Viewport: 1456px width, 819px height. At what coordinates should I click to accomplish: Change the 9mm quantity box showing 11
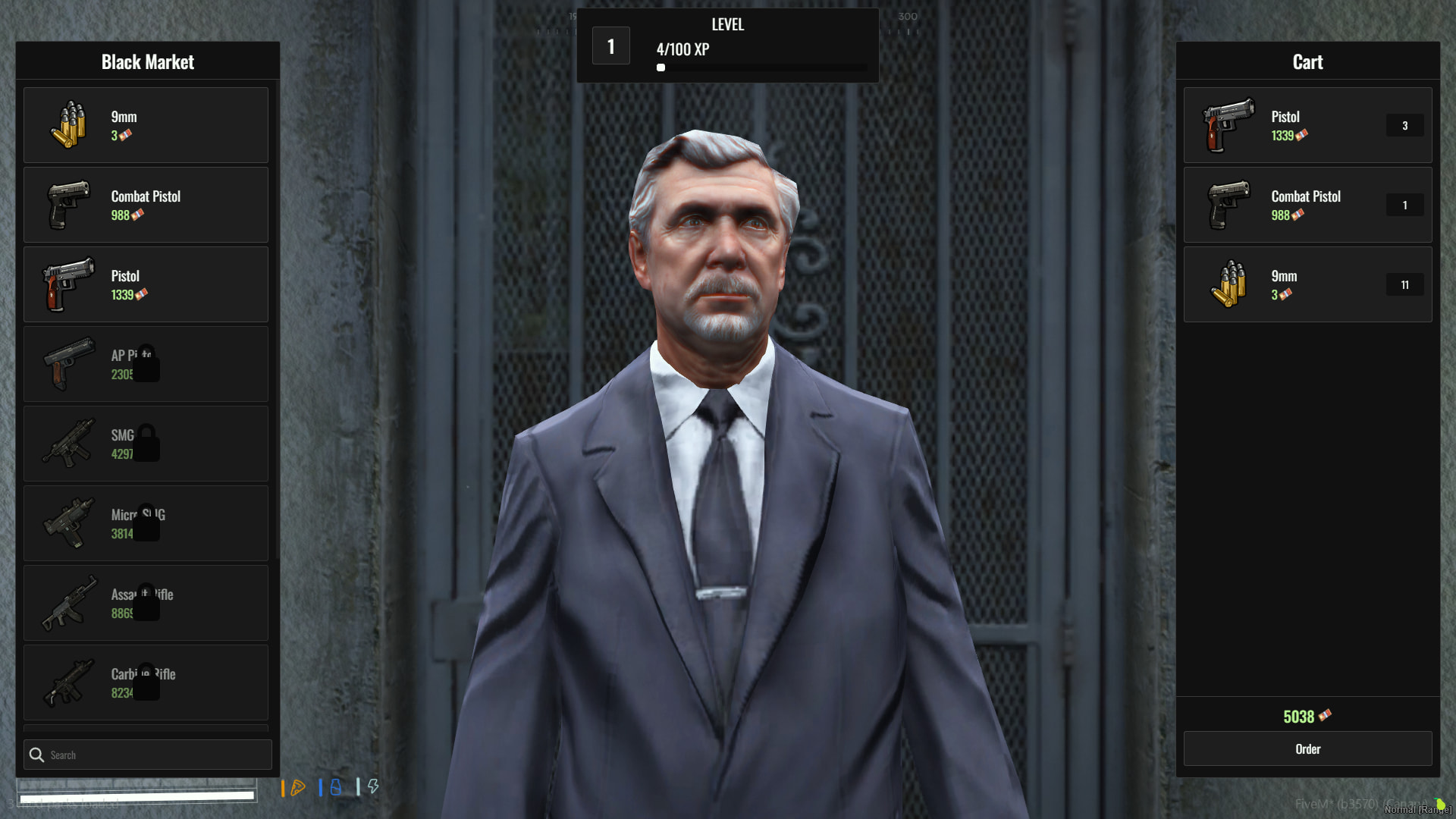[x=1404, y=285]
